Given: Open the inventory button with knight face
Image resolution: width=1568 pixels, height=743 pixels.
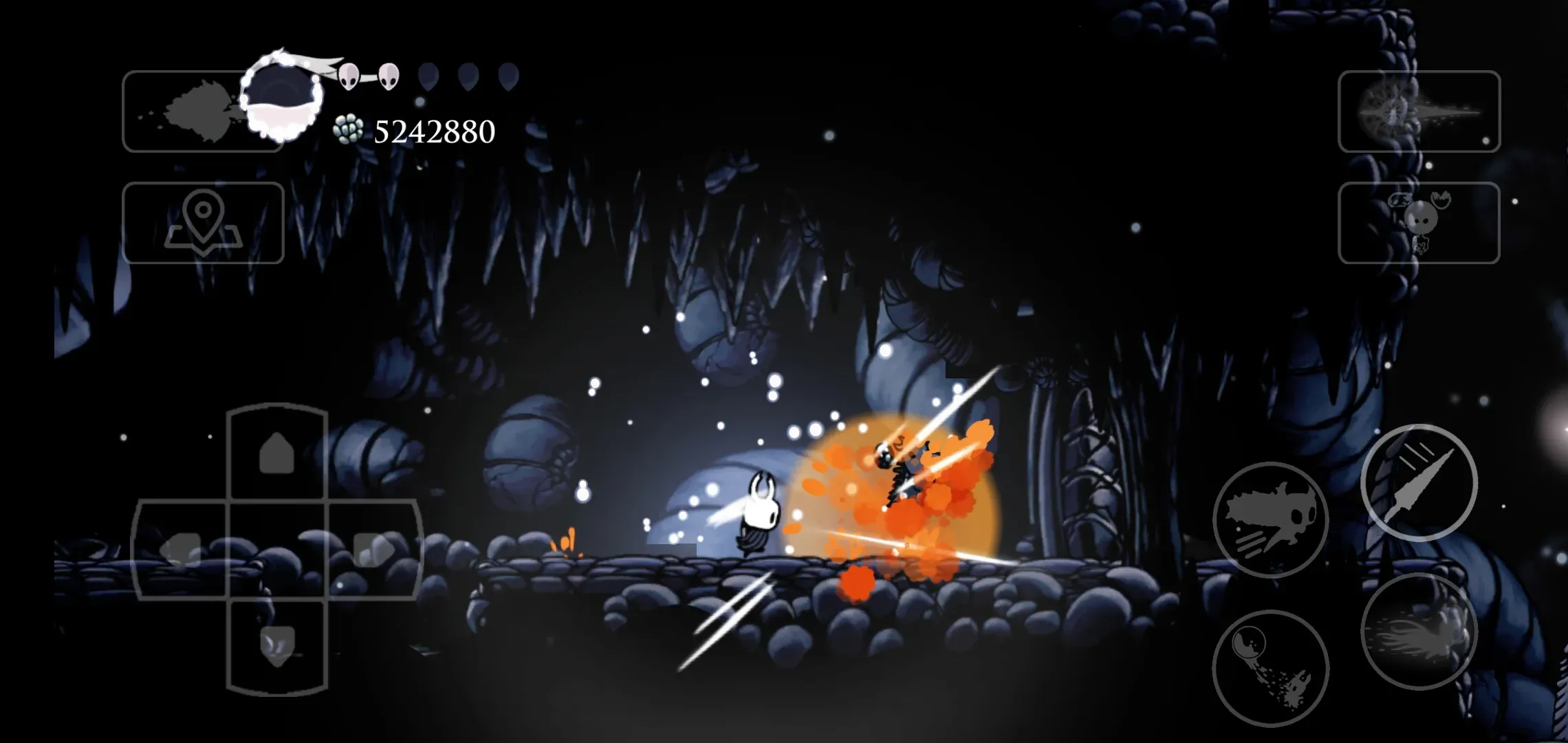Looking at the screenshot, I should (1419, 223).
